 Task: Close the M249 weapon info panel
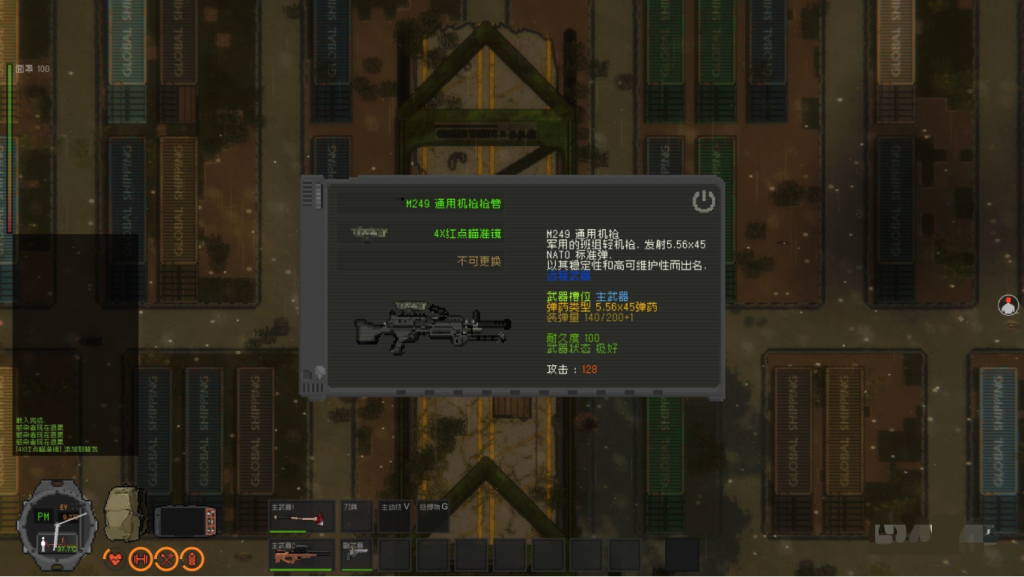(704, 201)
